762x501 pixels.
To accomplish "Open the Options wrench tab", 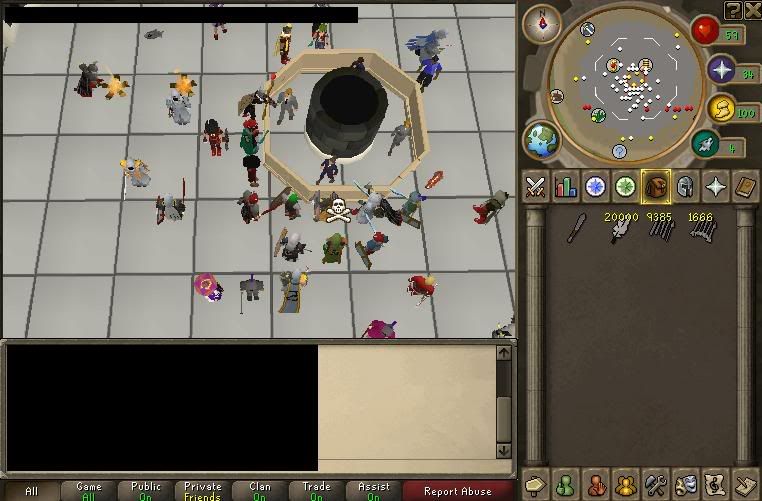I will pyautogui.click(x=656, y=483).
